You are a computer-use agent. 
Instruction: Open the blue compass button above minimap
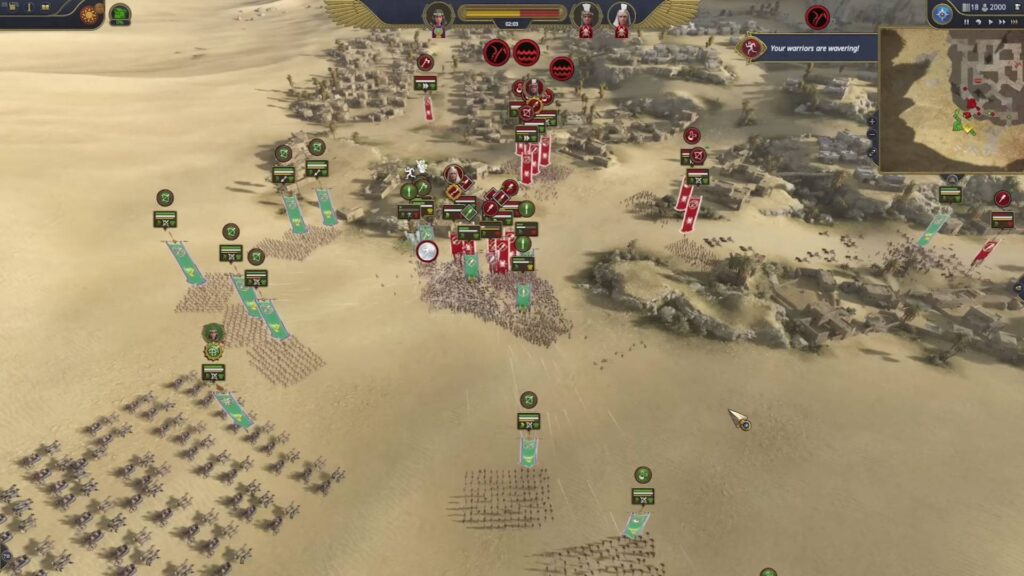tap(941, 14)
